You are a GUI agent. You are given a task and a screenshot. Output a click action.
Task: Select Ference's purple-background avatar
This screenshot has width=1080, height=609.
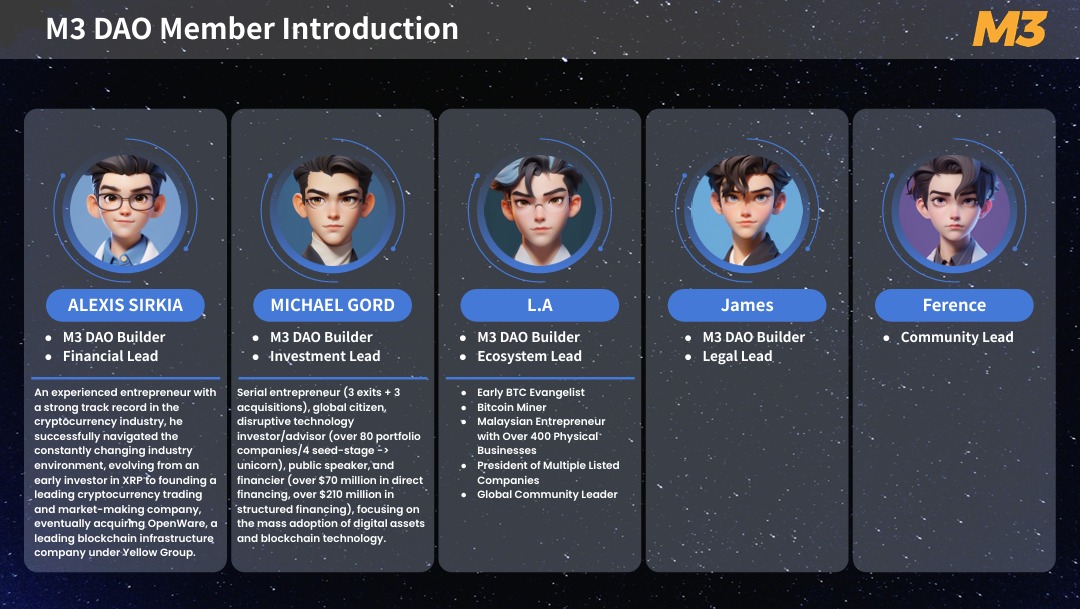[x=954, y=212]
